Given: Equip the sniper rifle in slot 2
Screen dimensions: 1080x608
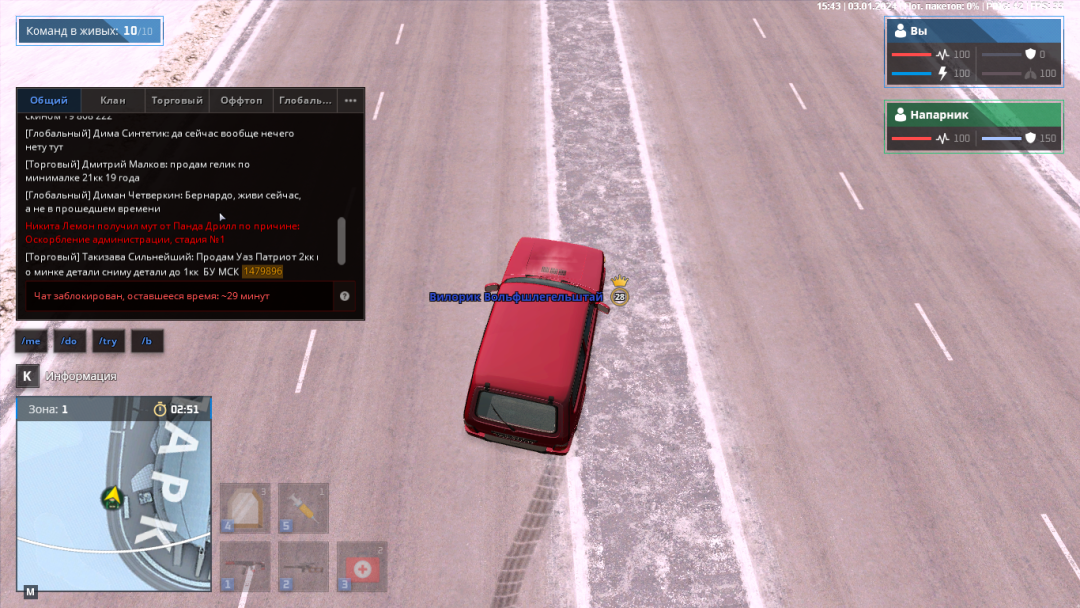Looking at the screenshot, I should [303, 567].
